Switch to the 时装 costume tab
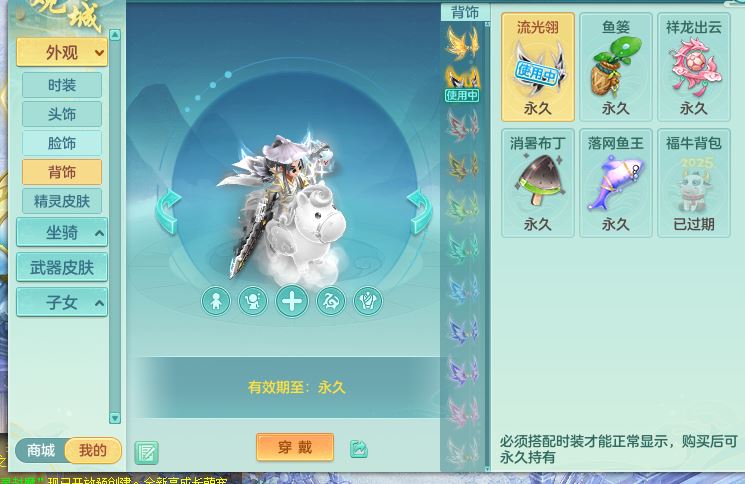 point(62,85)
